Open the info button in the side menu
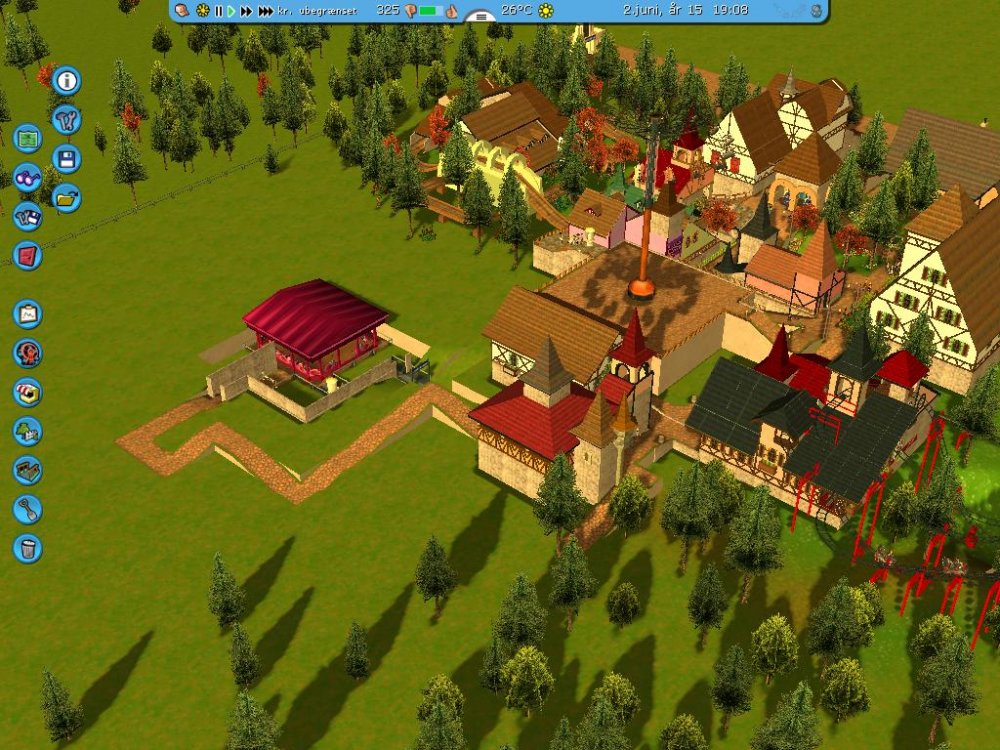The width and height of the screenshot is (1000, 750). (x=66, y=80)
